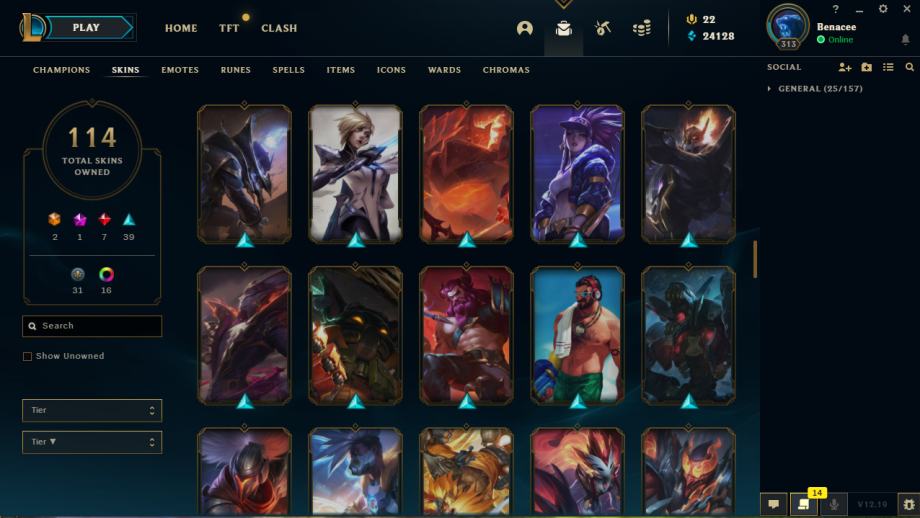Switch to the EMOTES tab
Screen dimensions: 920x518
(x=180, y=70)
